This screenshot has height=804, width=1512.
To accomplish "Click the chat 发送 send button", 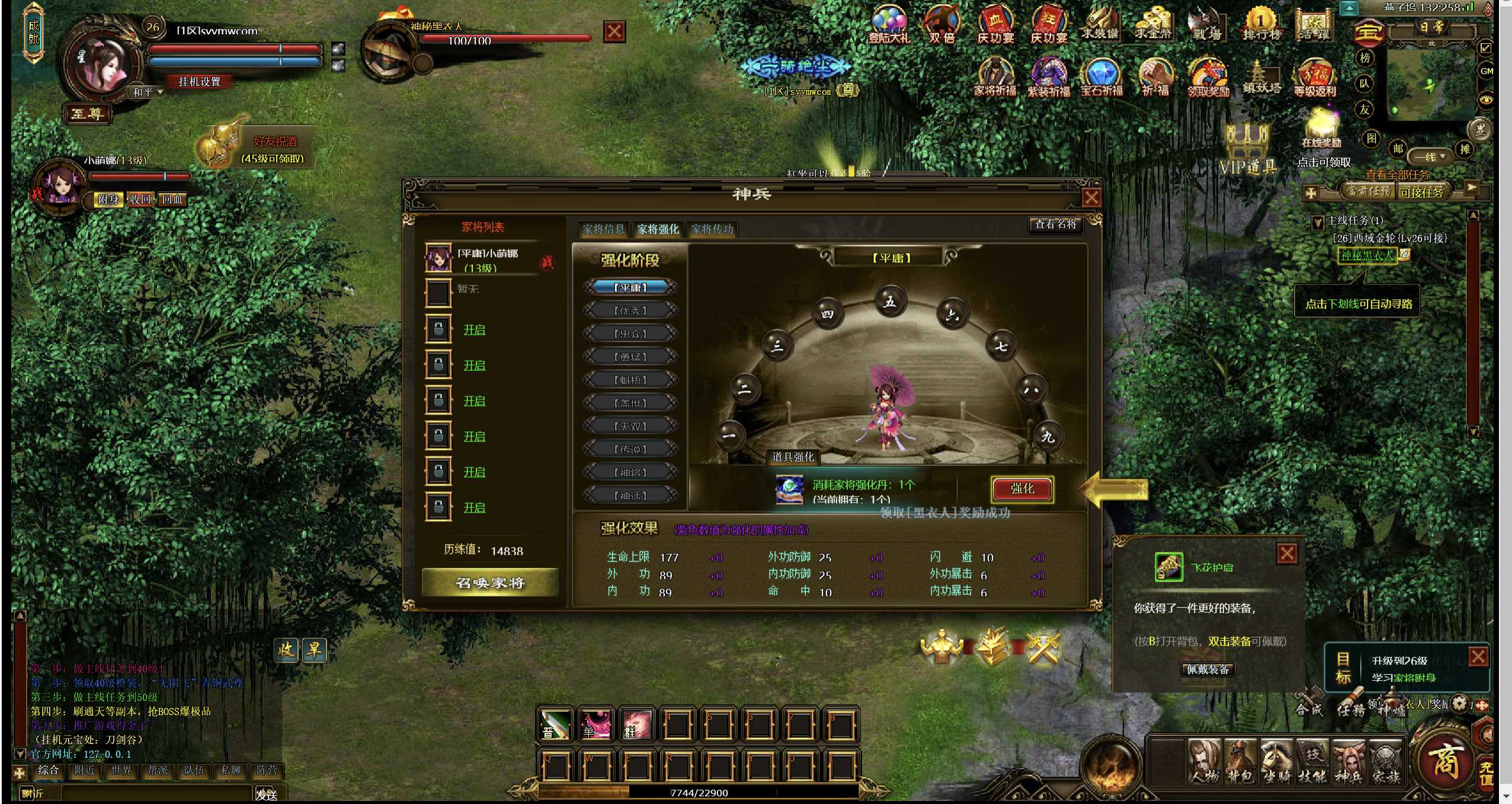I will 267,794.
